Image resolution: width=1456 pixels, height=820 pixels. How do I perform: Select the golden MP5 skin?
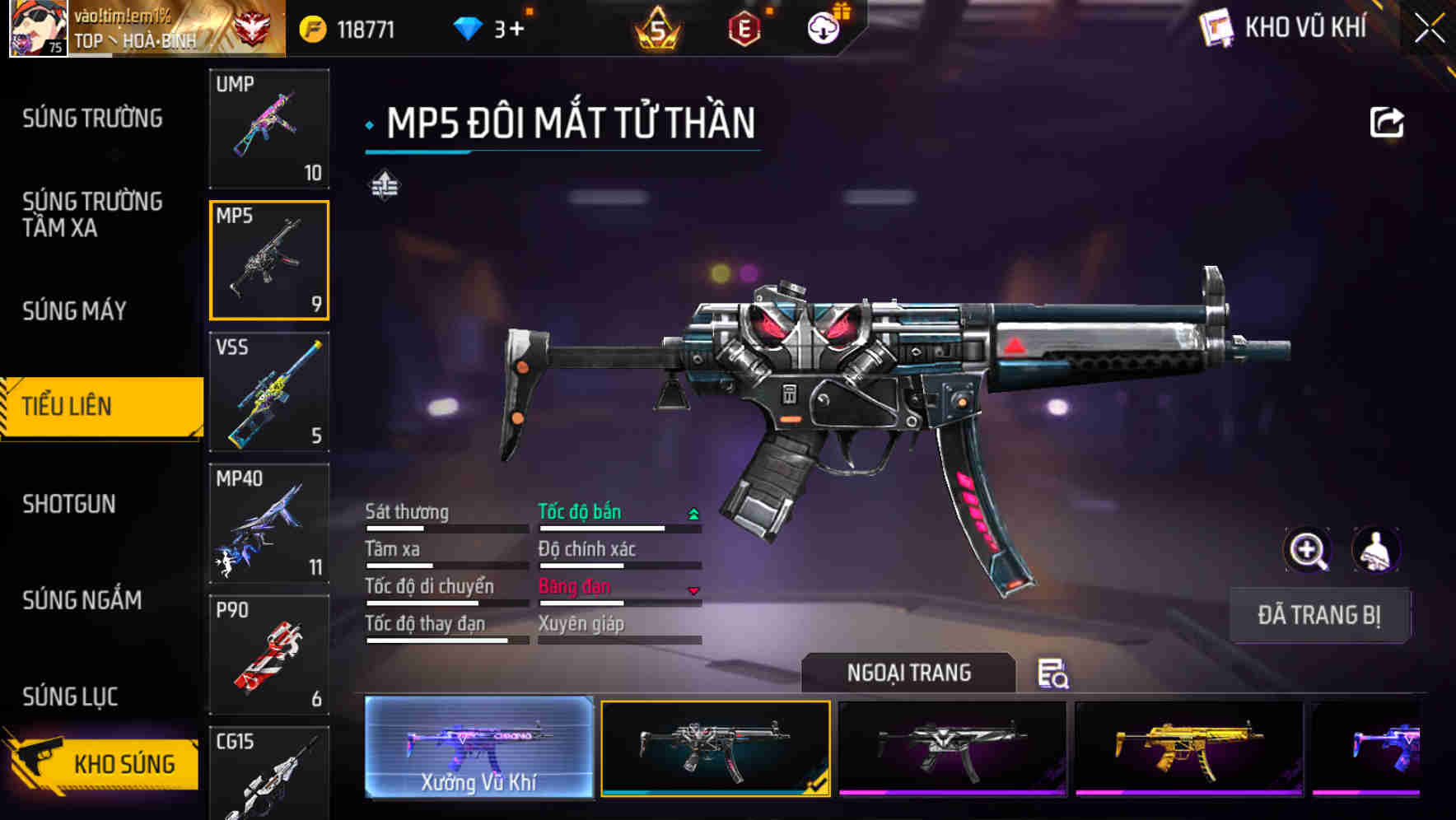[x=1188, y=748]
